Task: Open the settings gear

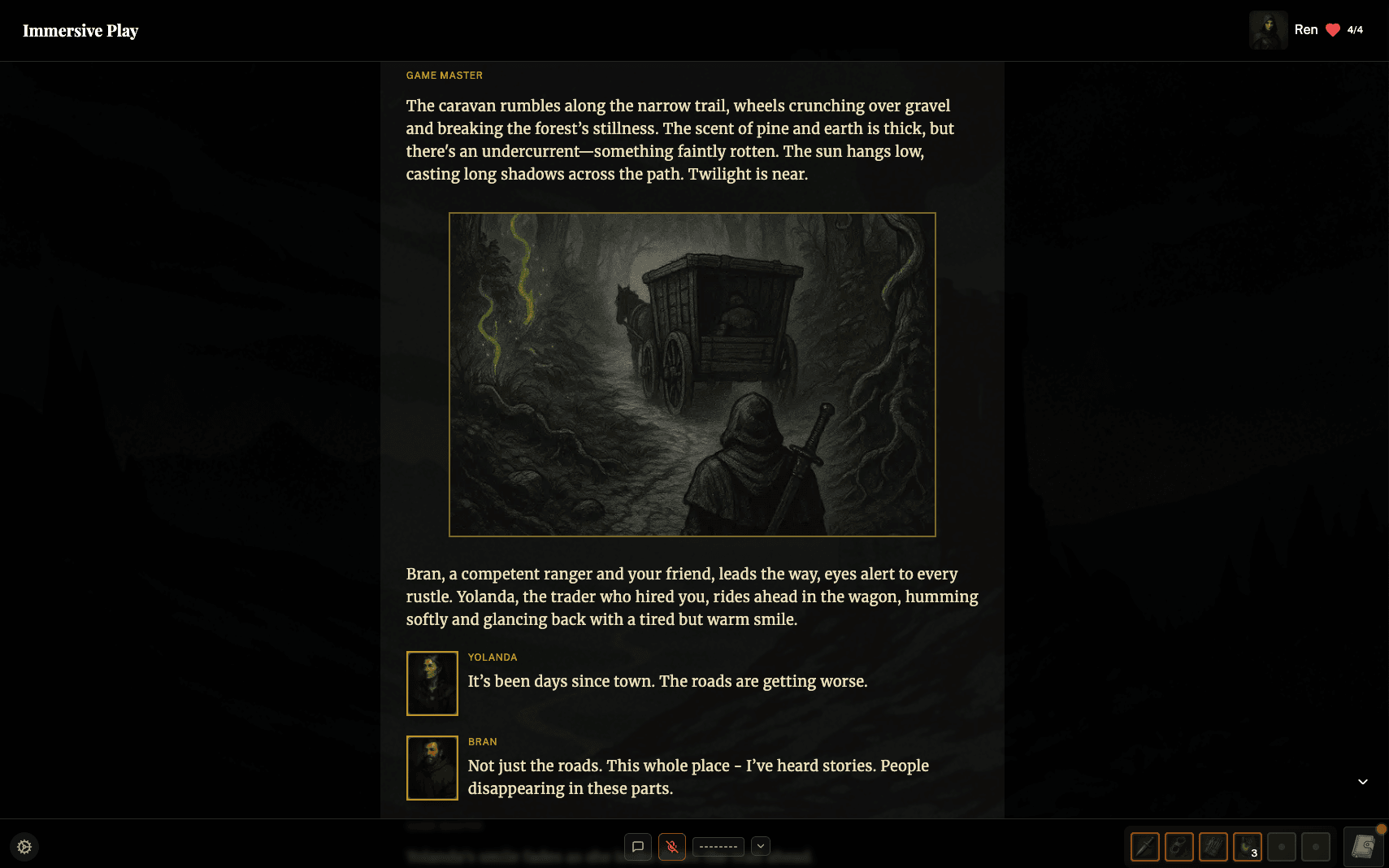Action: [24, 846]
